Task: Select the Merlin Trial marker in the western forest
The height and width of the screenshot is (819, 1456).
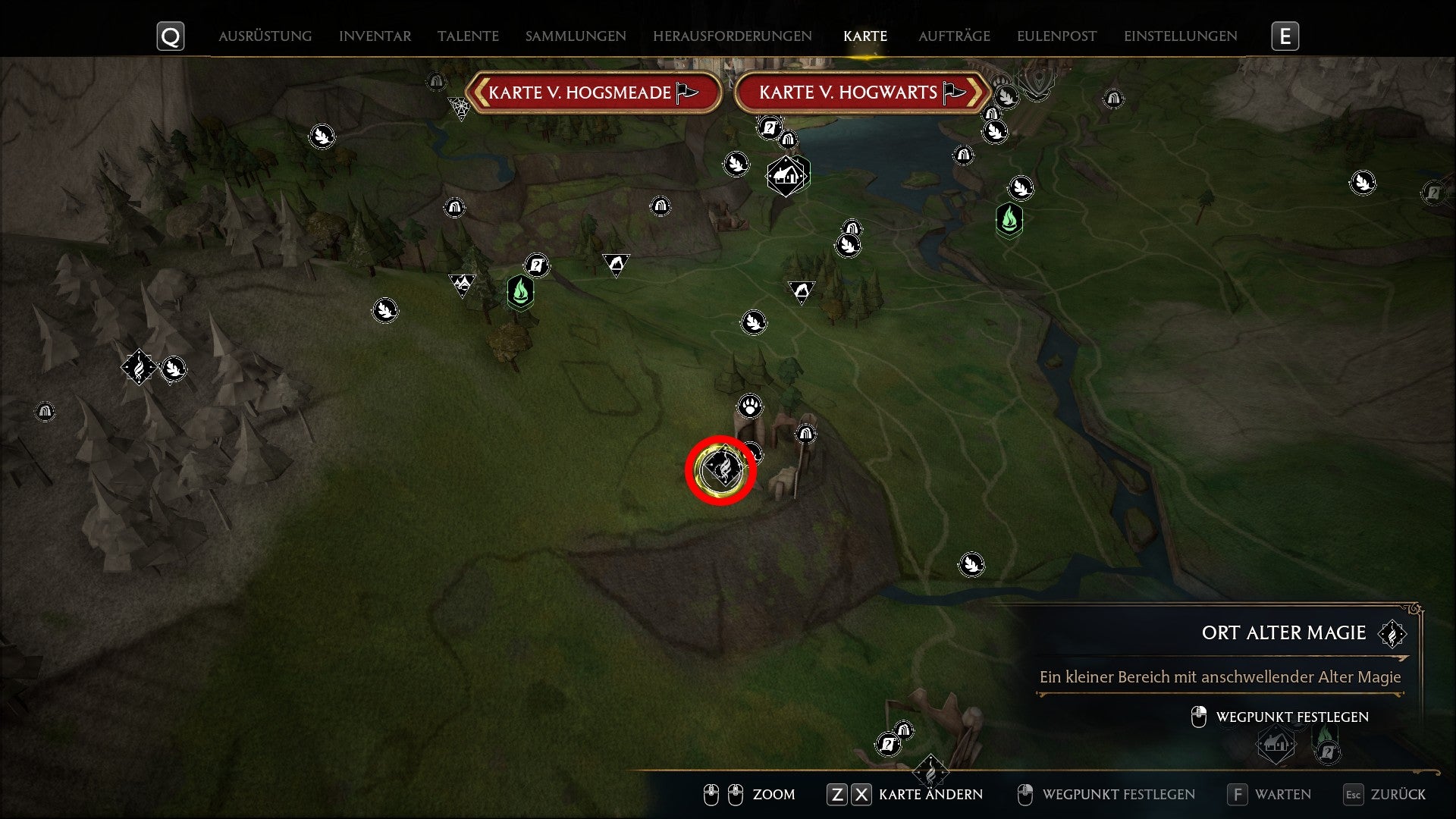Action: click(140, 367)
